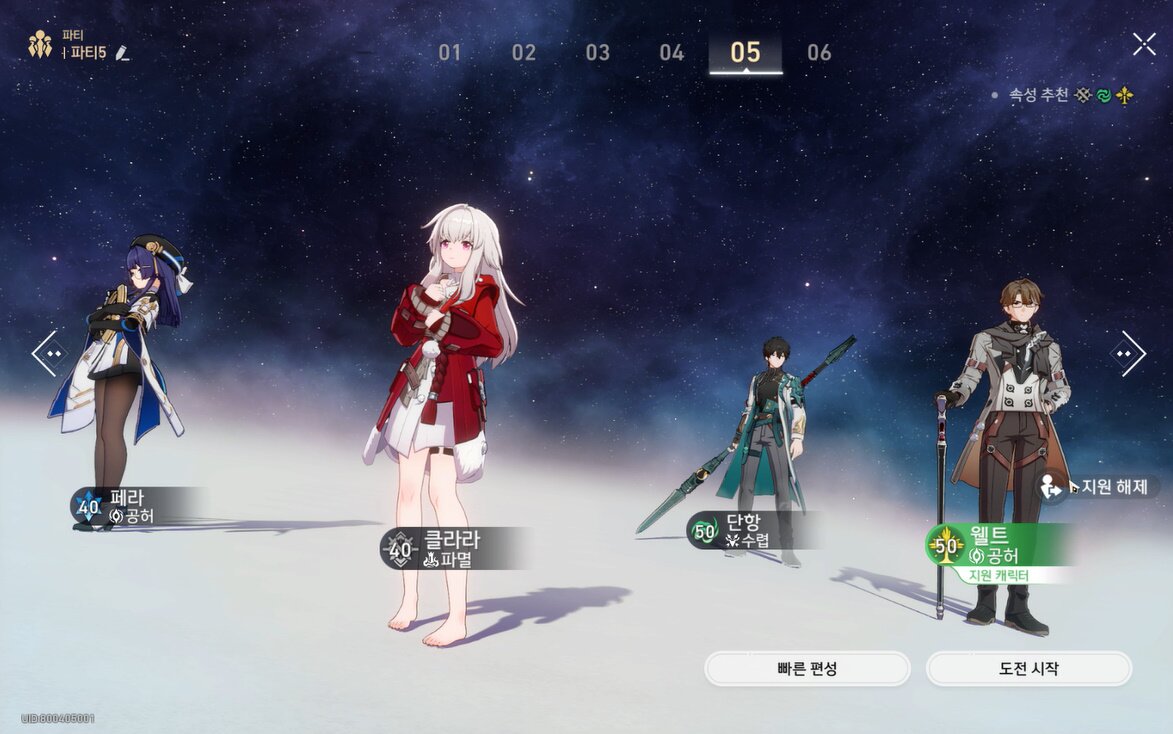Start the challenge with 도전 시작
This screenshot has height=734, width=1173.
(x=1028, y=669)
